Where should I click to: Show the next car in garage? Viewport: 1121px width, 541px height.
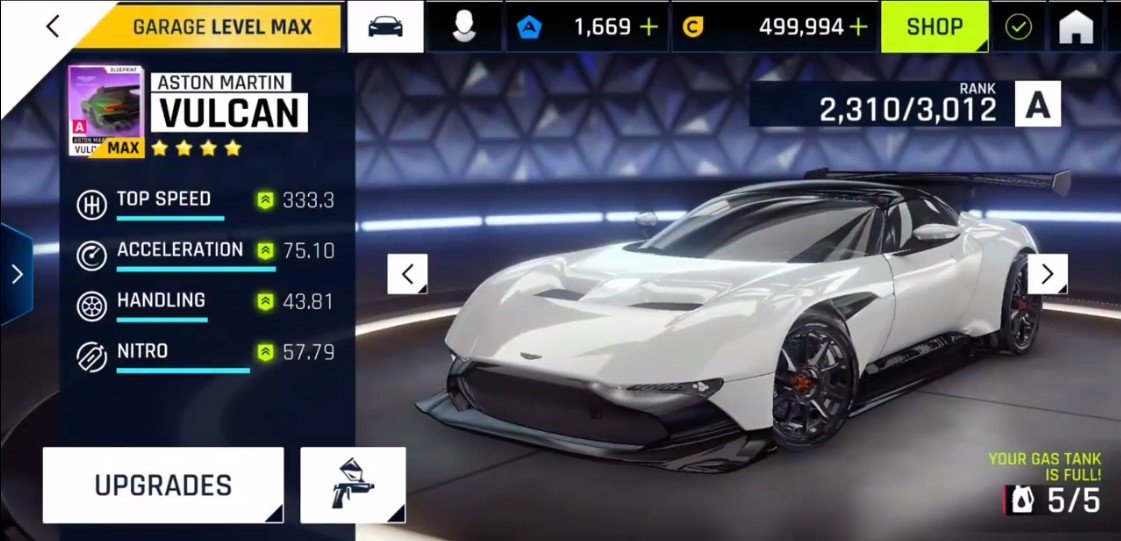coord(1047,273)
